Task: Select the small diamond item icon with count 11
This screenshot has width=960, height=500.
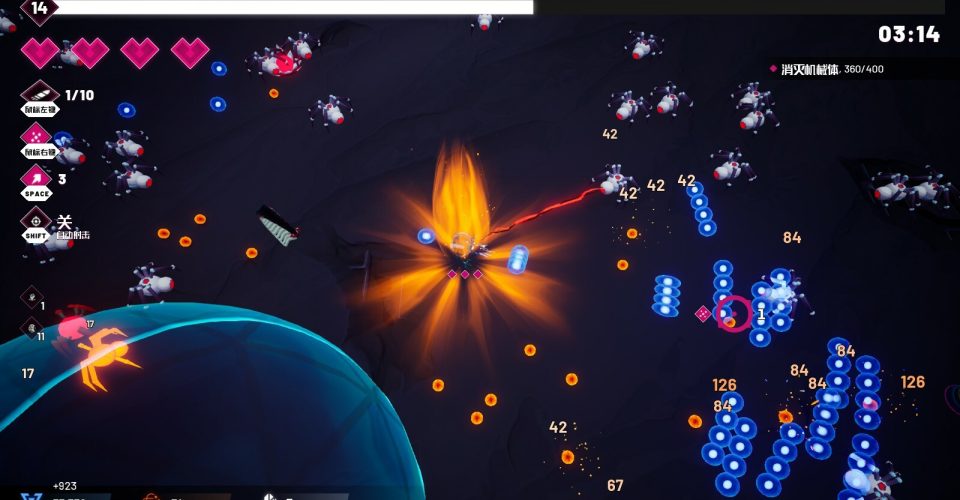Action: (x=31, y=327)
